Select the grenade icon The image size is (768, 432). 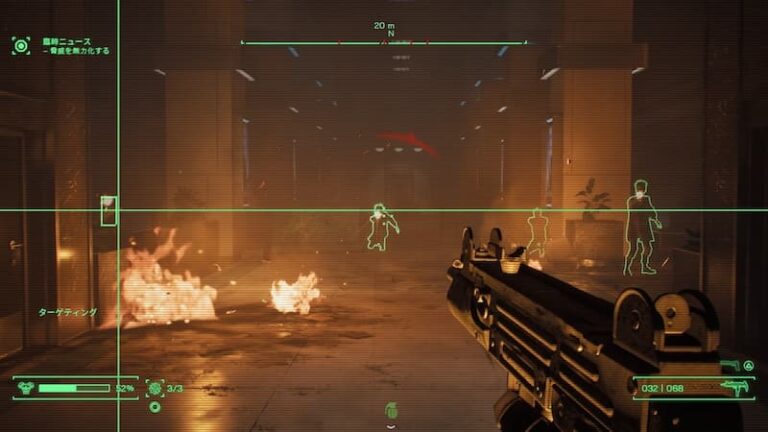click(x=390, y=411)
